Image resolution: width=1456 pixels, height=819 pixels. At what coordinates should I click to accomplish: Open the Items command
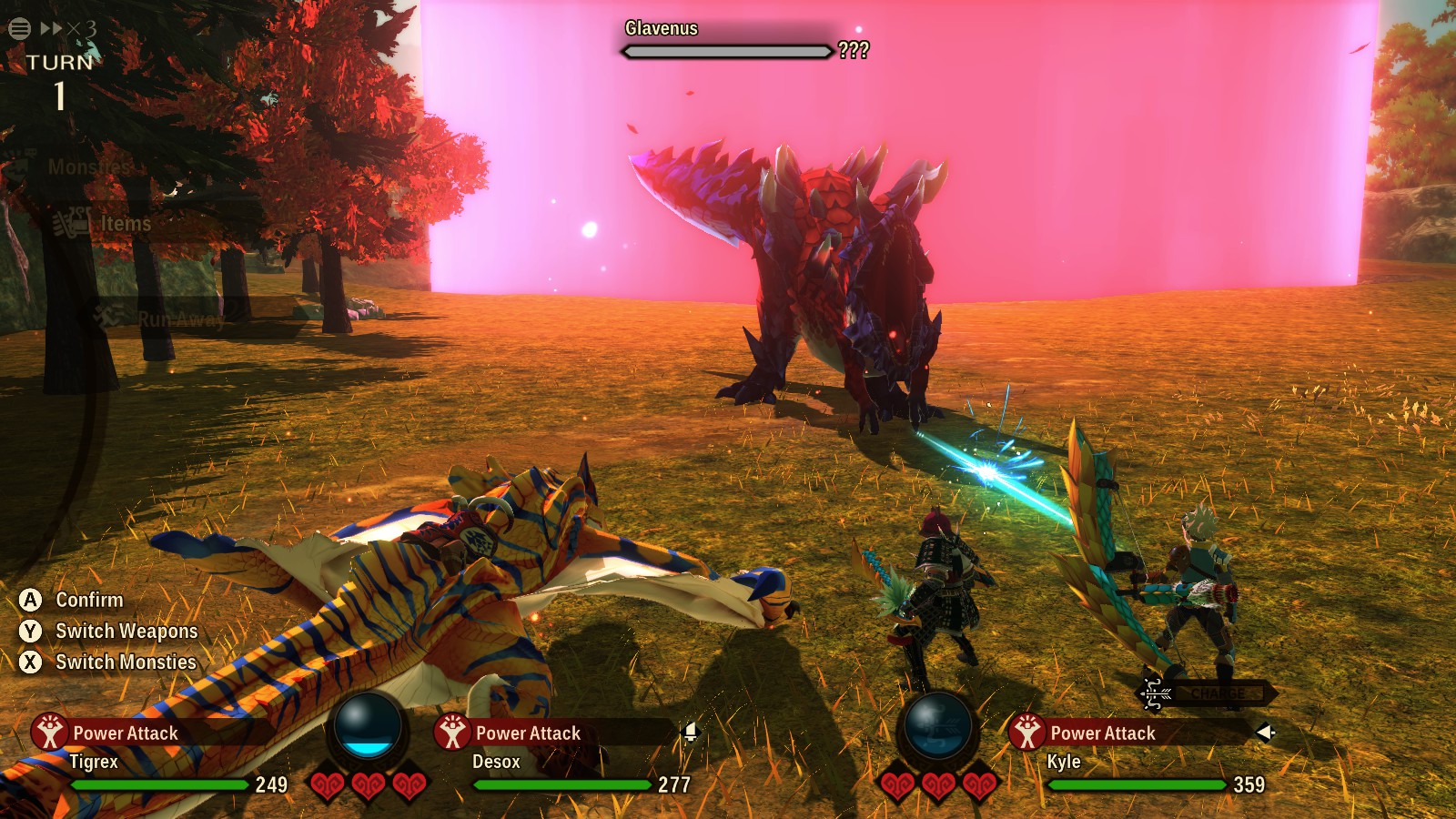(x=126, y=224)
